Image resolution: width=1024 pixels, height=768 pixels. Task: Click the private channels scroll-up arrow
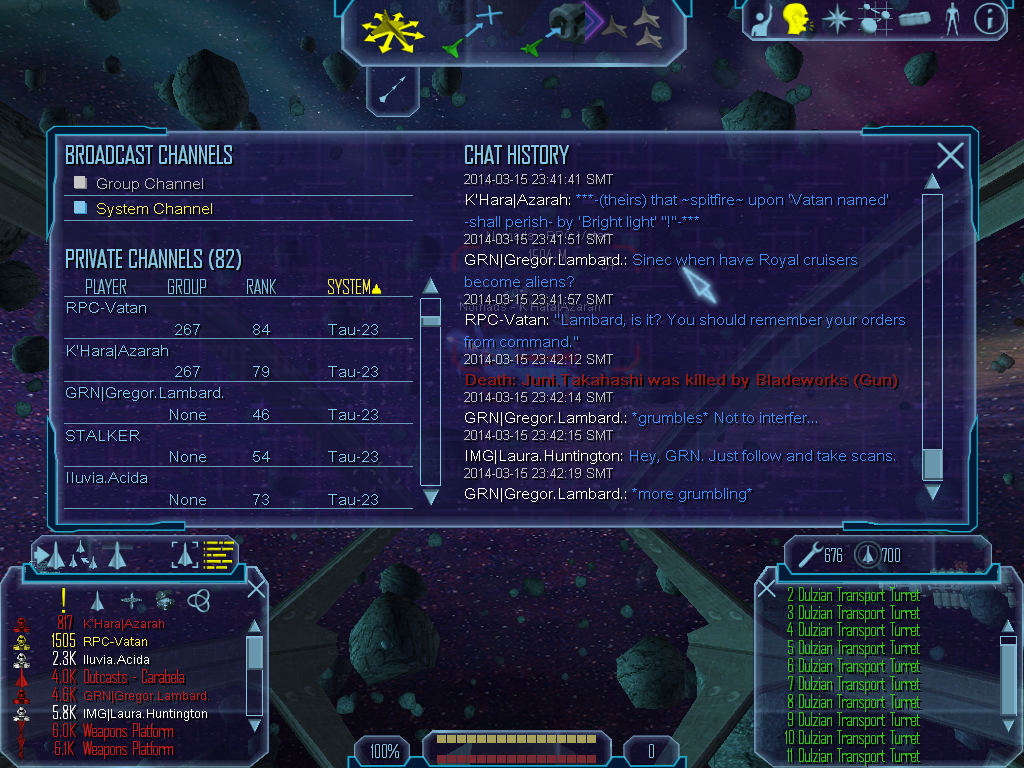click(x=430, y=285)
